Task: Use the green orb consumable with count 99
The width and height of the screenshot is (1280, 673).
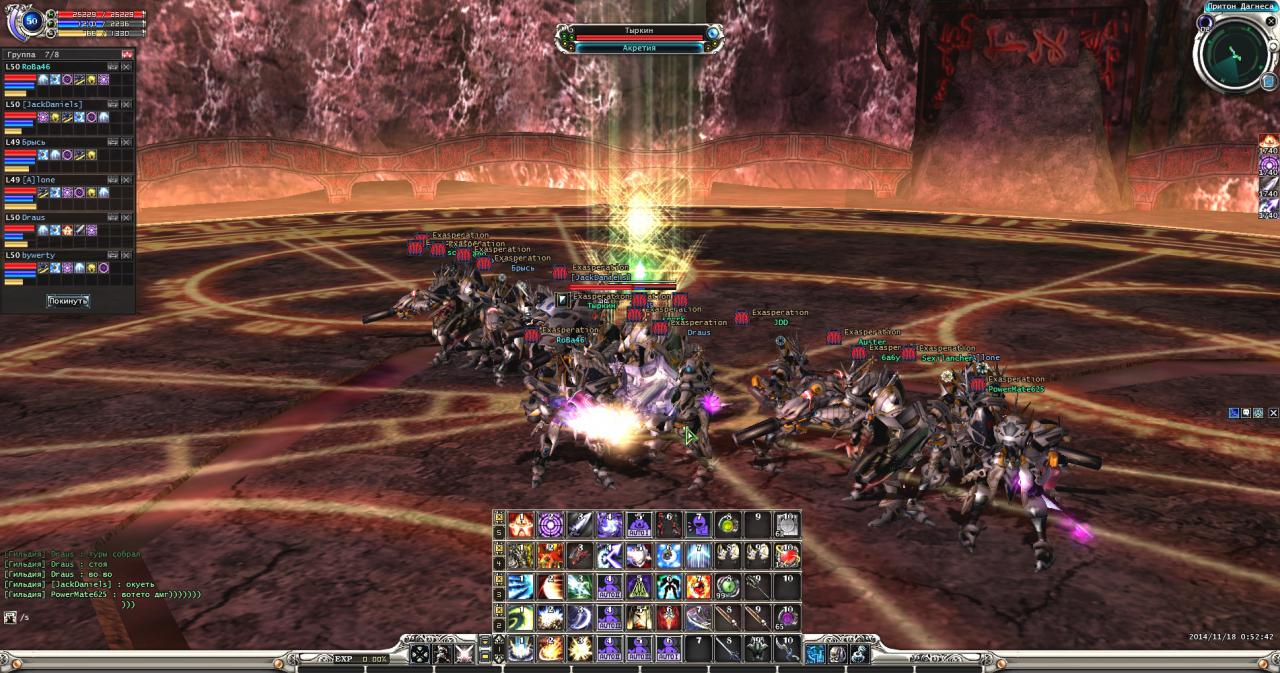Action: (x=728, y=586)
